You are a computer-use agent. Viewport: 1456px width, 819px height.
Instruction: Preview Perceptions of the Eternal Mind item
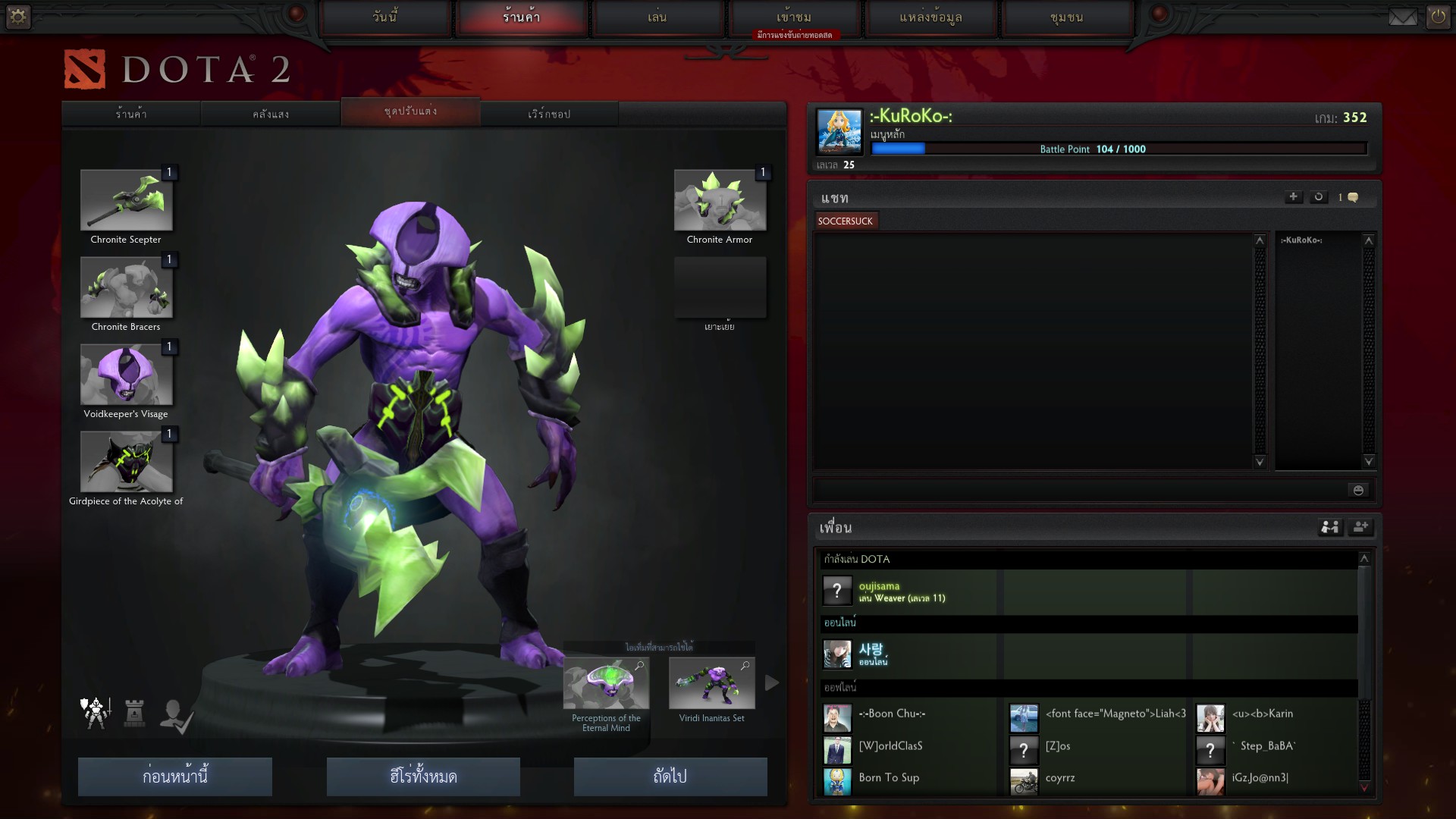click(x=606, y=684)
